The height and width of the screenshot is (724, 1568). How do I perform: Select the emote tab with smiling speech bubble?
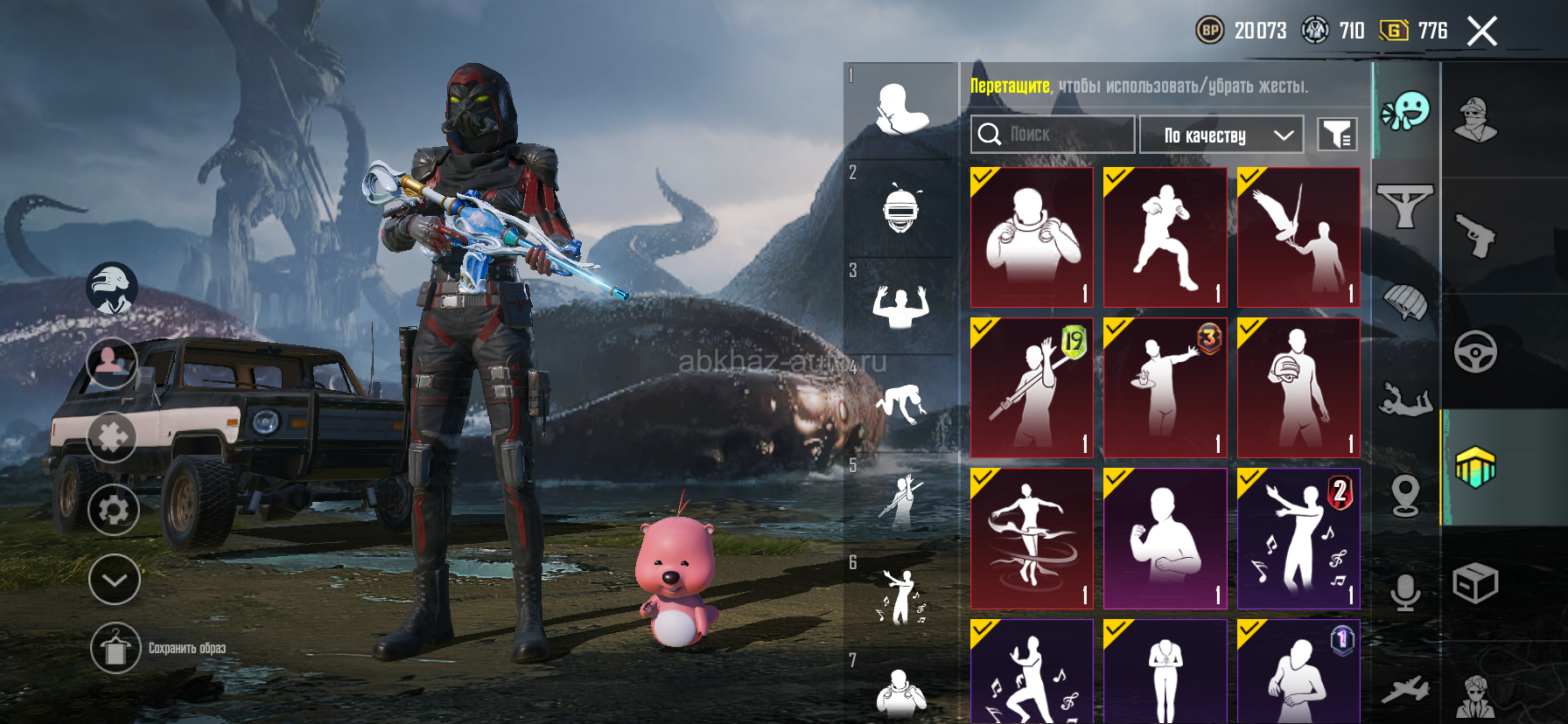tap(1405, 111)
